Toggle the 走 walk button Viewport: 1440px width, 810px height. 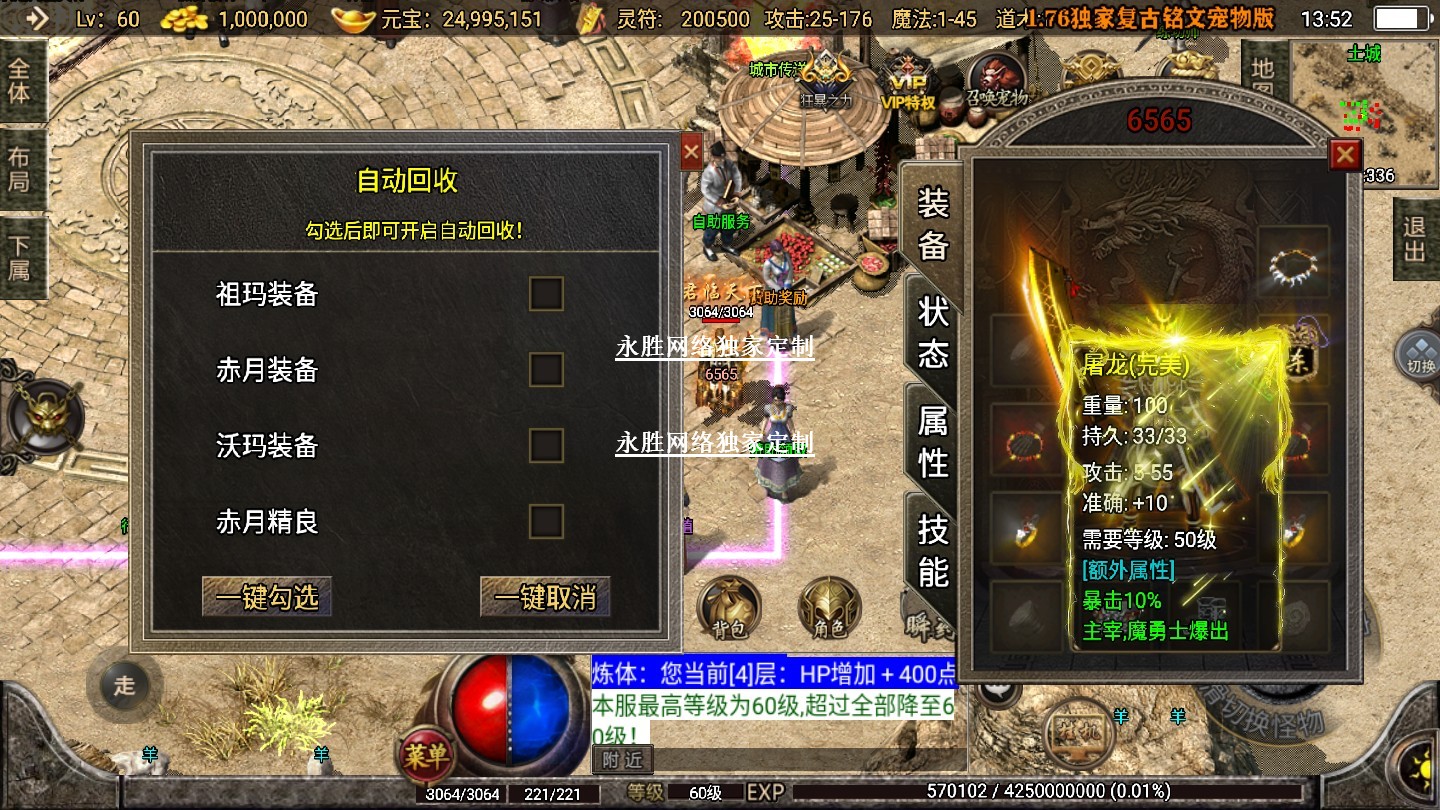click(124, 685)
